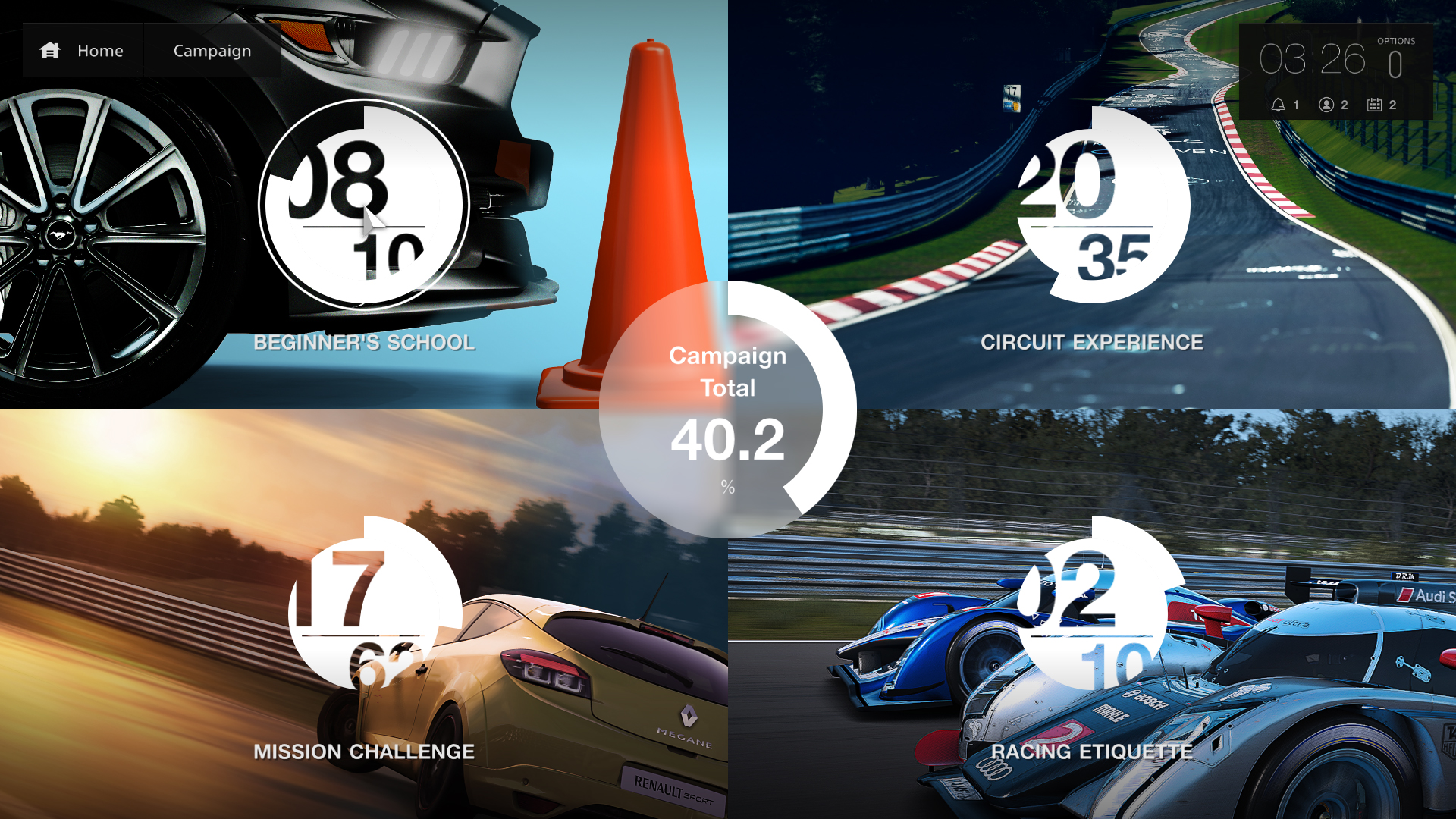Screen dimensions: 1456x819
Task: View online friends via the profile icon
Action: (1326, 105)
